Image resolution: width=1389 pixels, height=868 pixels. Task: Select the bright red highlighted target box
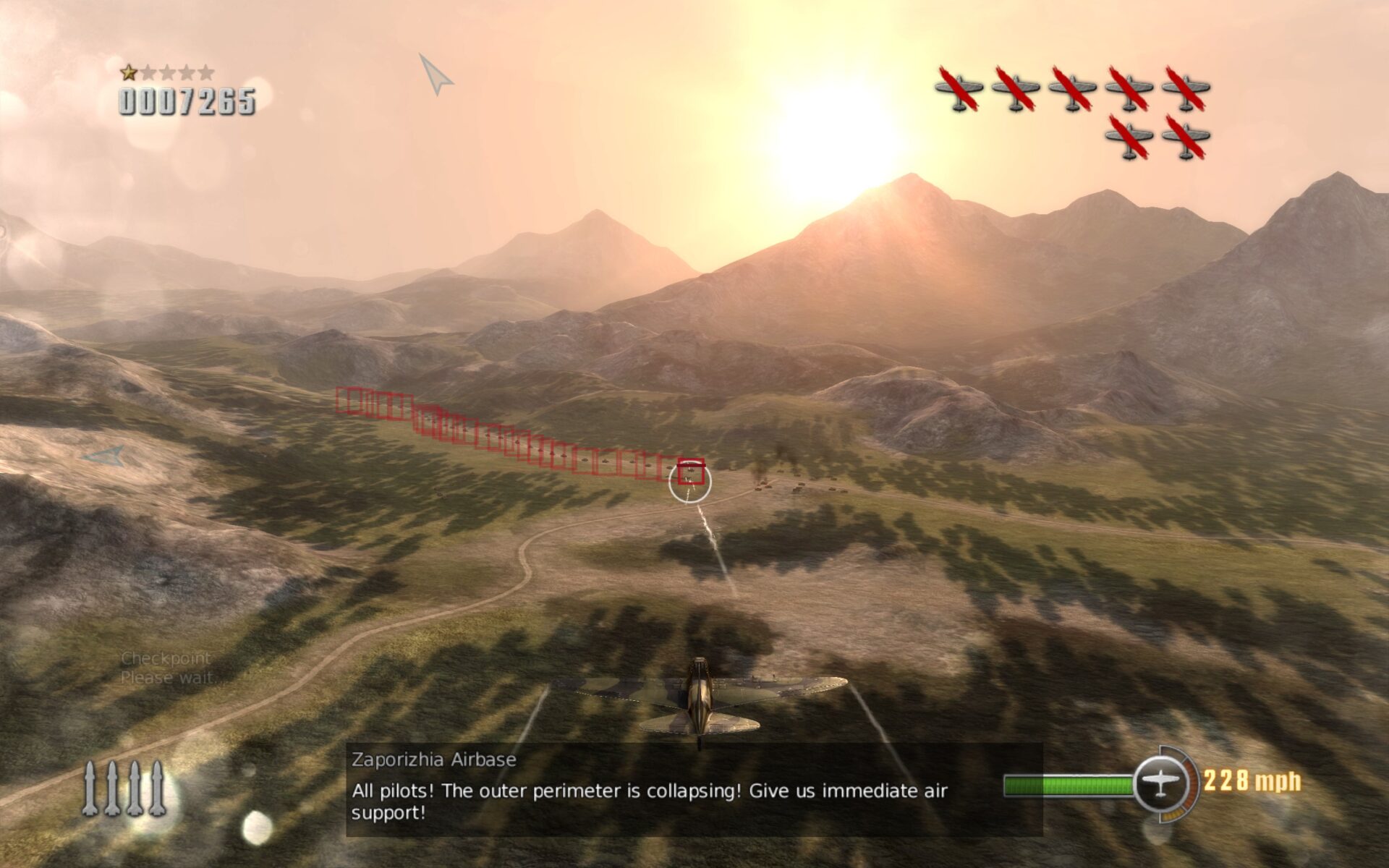[691, 470]
